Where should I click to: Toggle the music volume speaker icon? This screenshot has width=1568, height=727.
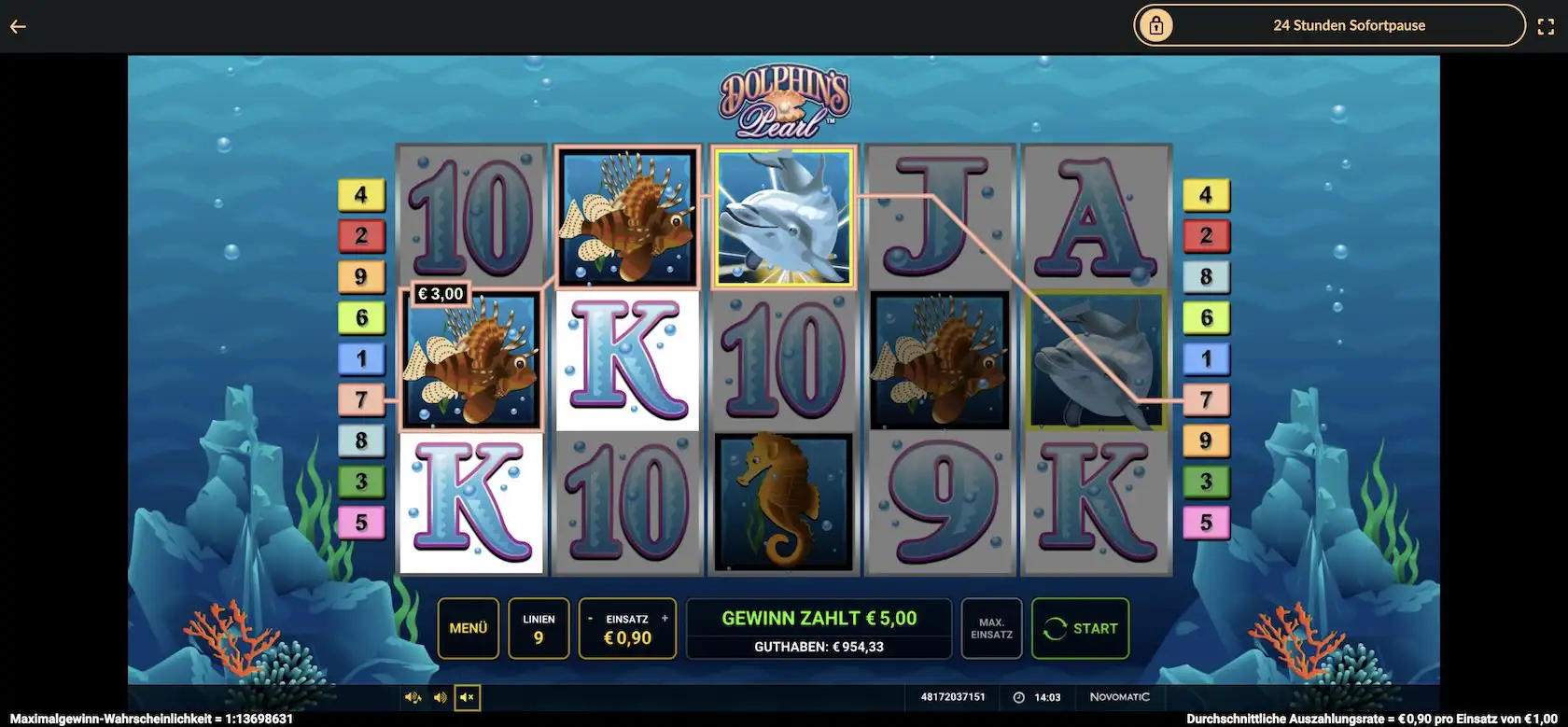(x=413, y=697)
